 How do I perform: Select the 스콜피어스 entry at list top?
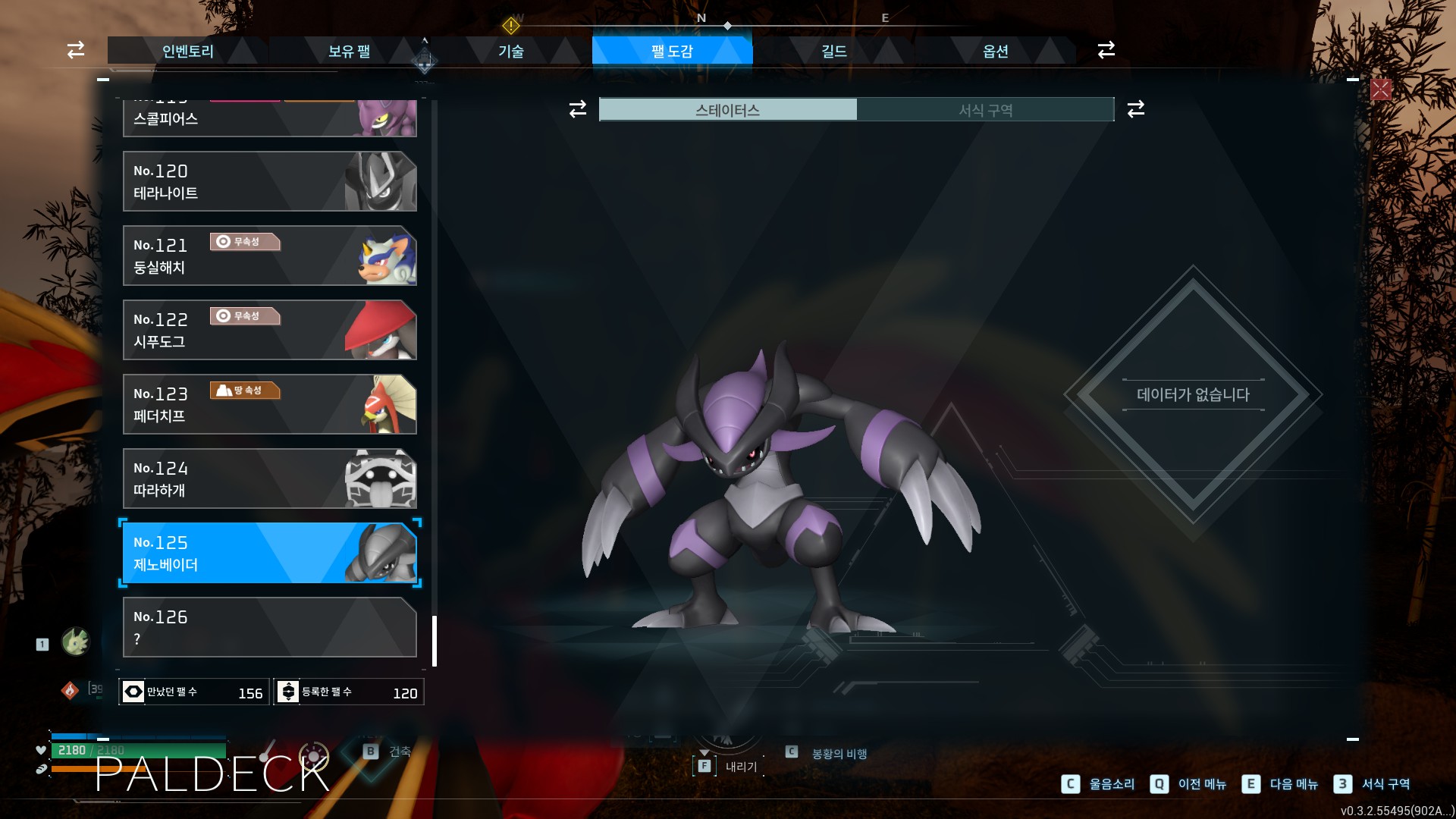click(269, 118)
